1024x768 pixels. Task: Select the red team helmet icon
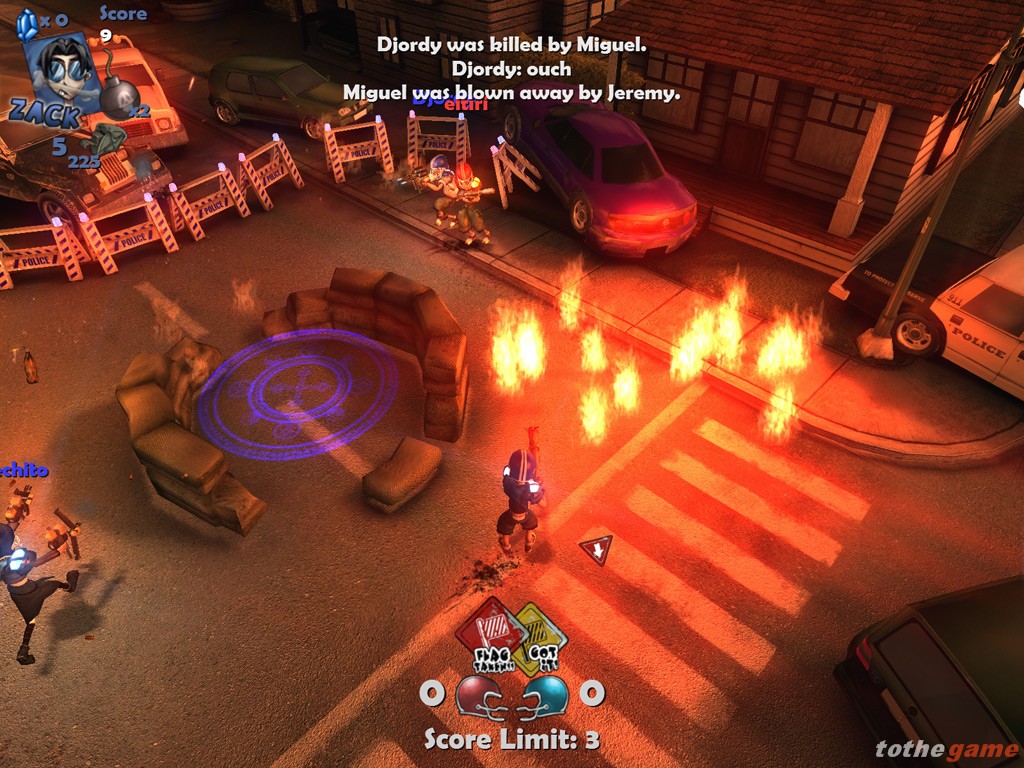point(480,694)
